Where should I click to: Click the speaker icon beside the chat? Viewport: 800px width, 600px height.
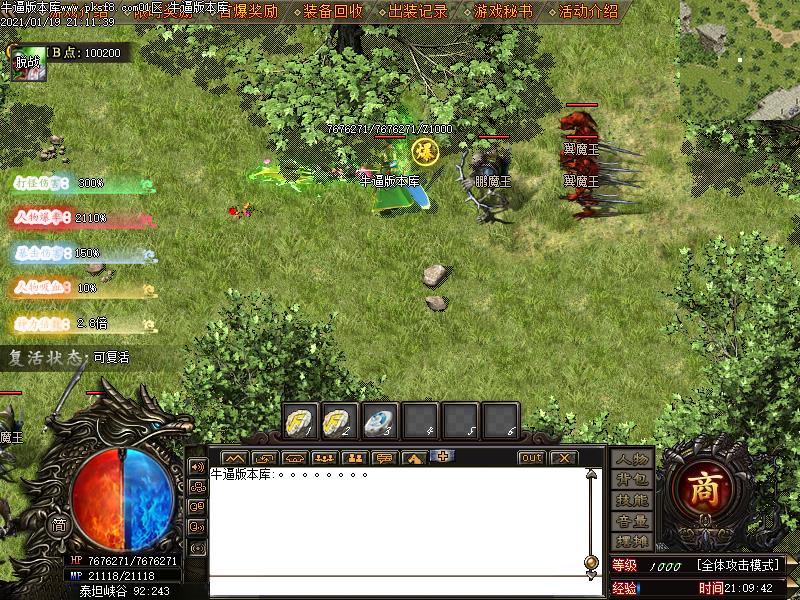tap(196, 467)
